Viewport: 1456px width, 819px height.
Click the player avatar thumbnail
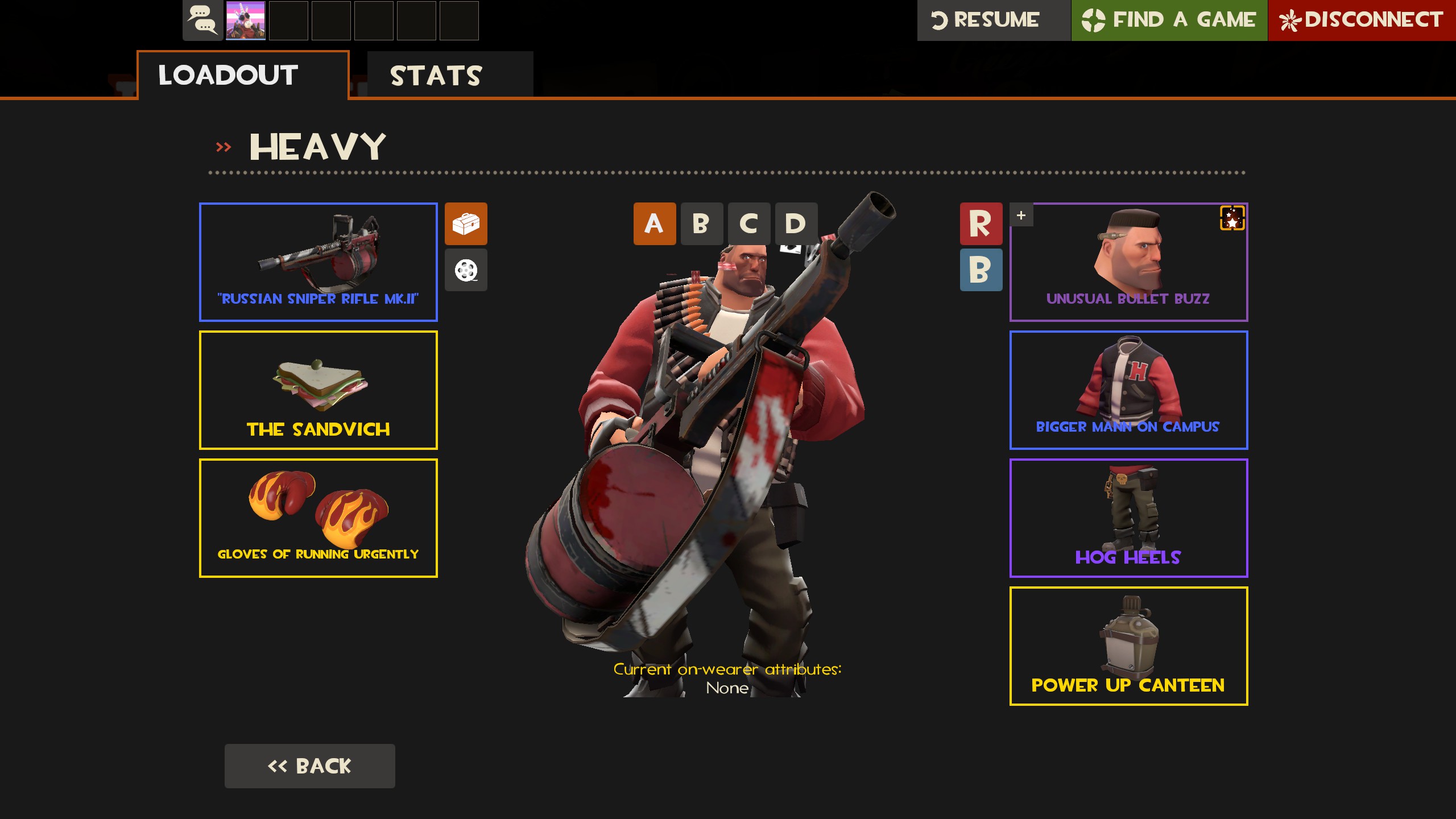coord(246,20)
